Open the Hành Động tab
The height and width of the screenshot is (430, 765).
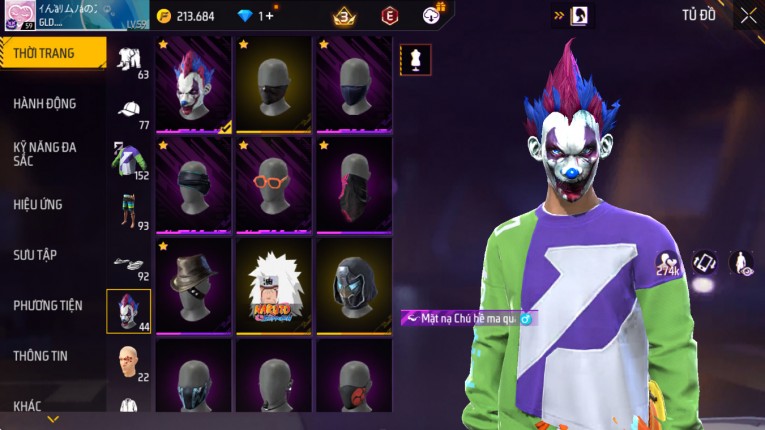pyautogui.click(x=45, y=103)
